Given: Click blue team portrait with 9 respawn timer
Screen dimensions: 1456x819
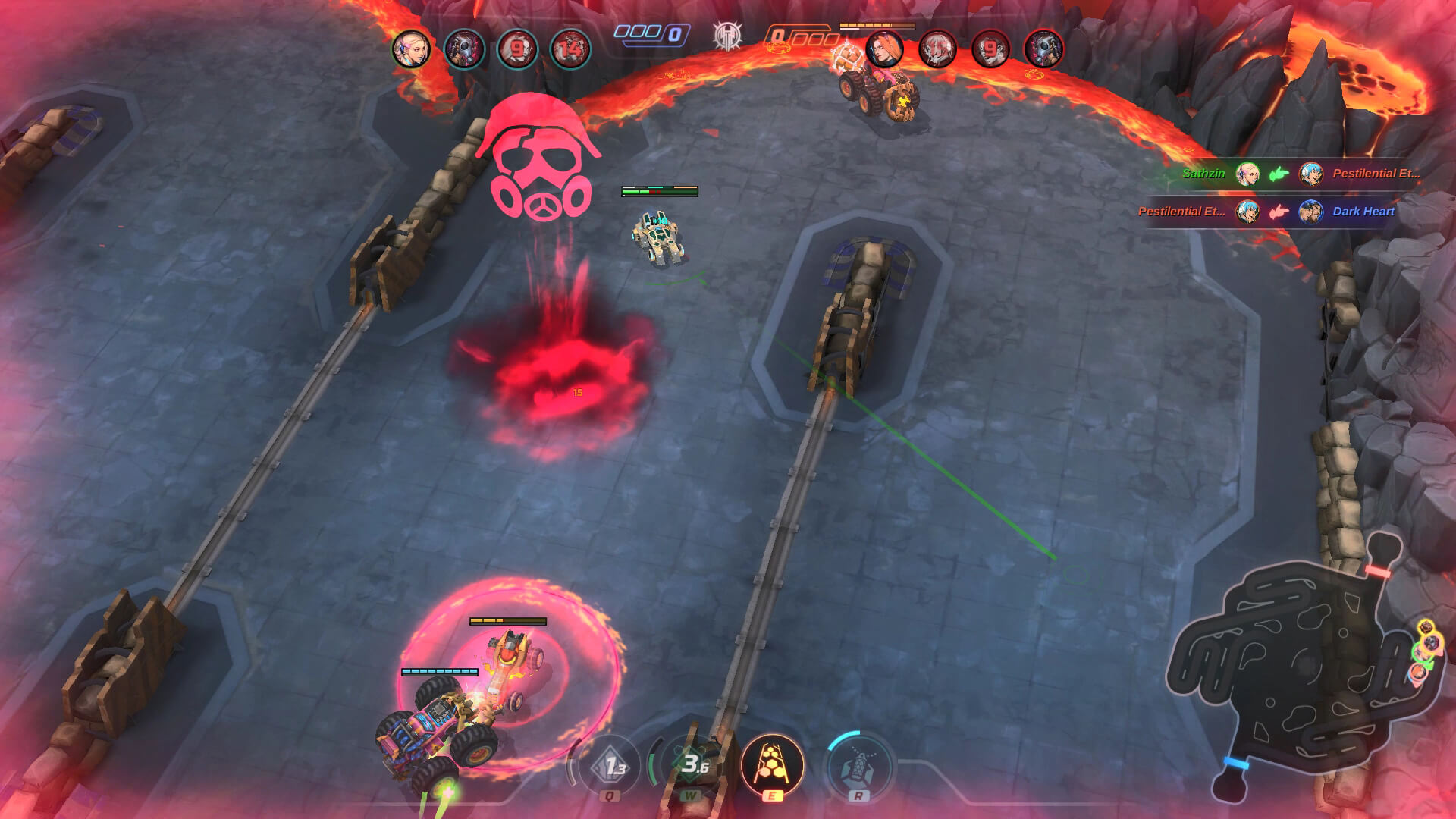Looking at the screenshot, I should [x=516, y=47].
